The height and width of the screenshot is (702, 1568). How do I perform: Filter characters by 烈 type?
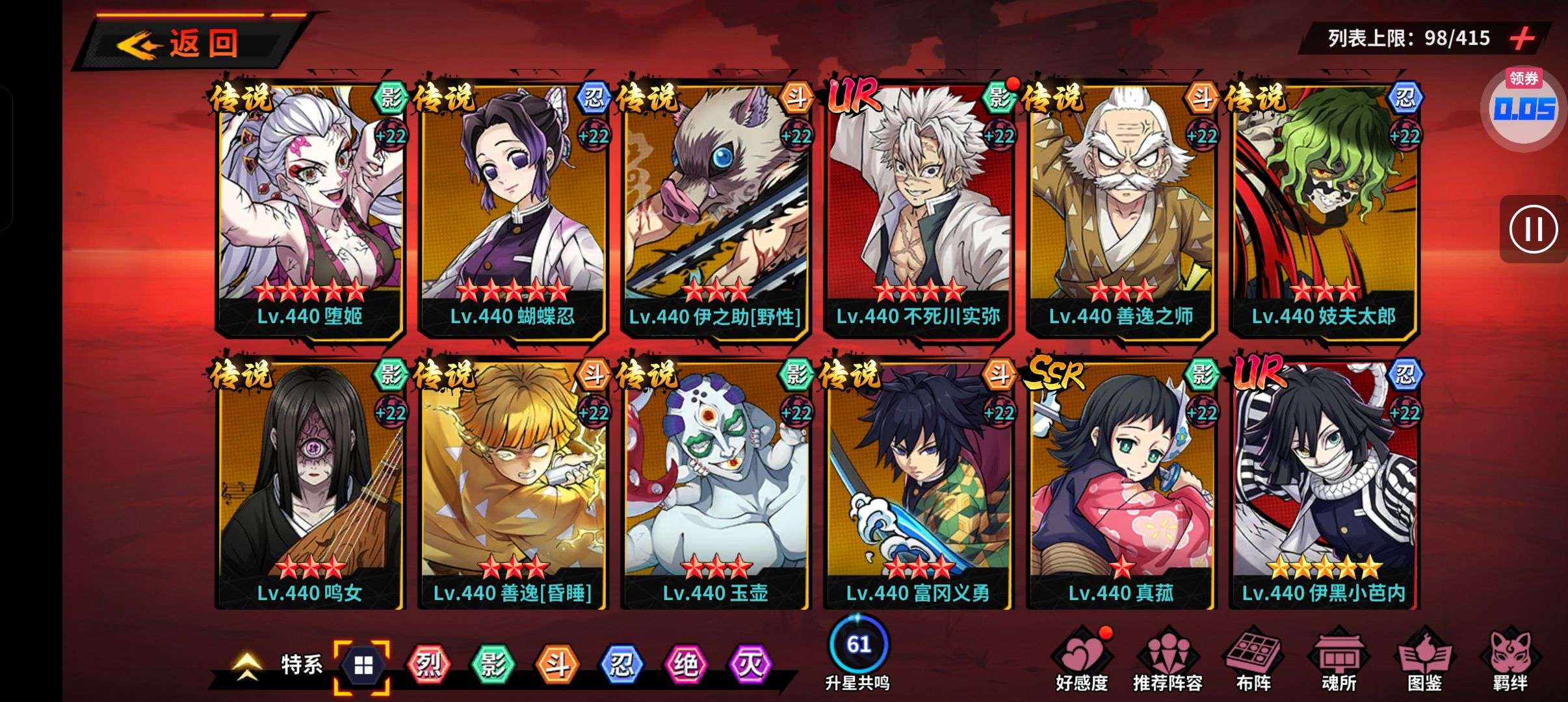(x=428, y=664)
